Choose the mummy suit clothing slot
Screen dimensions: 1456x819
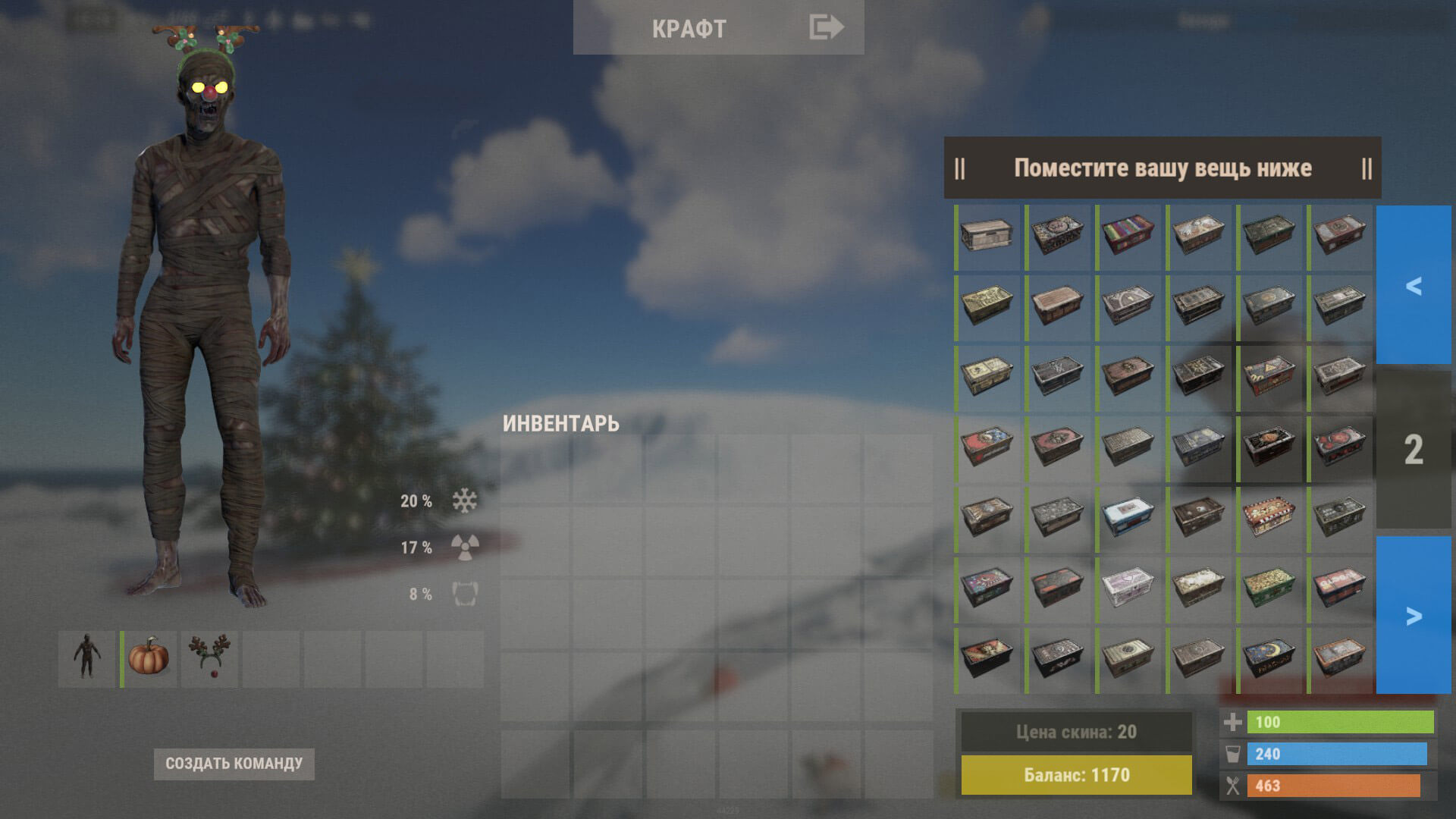87,658
